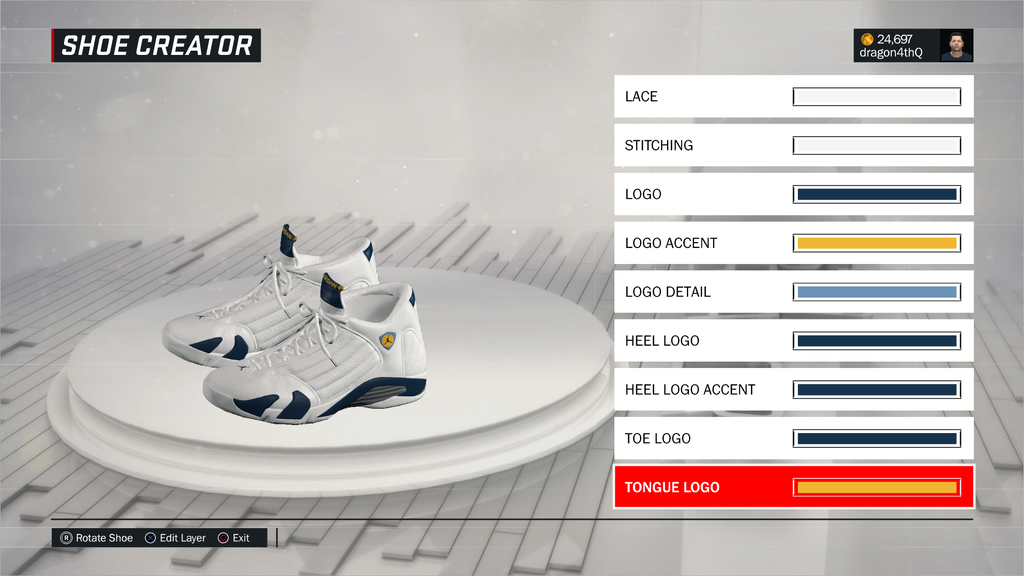Choose the Stitching layer row

click(x=793, y=146)
